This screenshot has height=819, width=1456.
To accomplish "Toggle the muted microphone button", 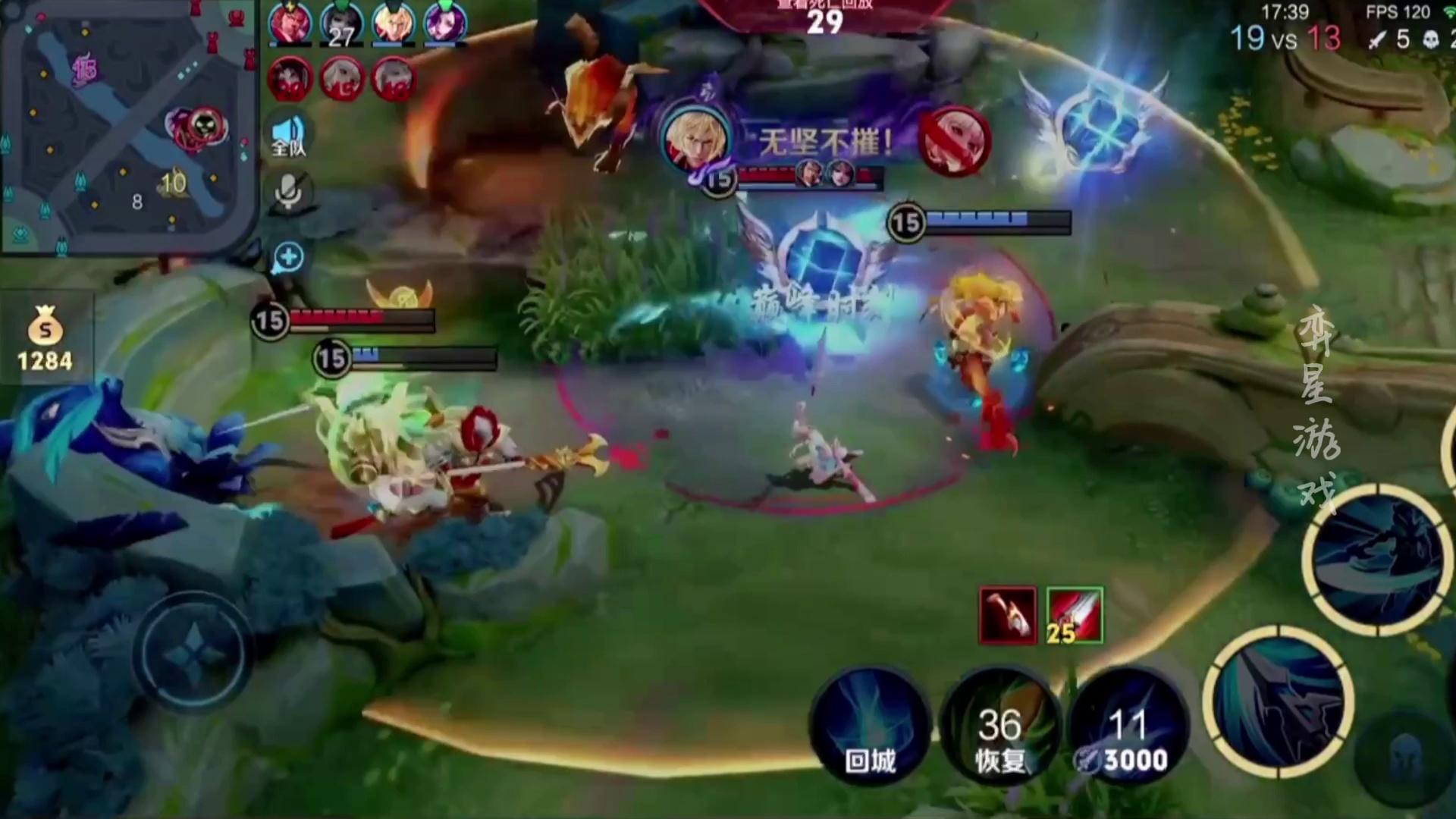I will point(288,190).
